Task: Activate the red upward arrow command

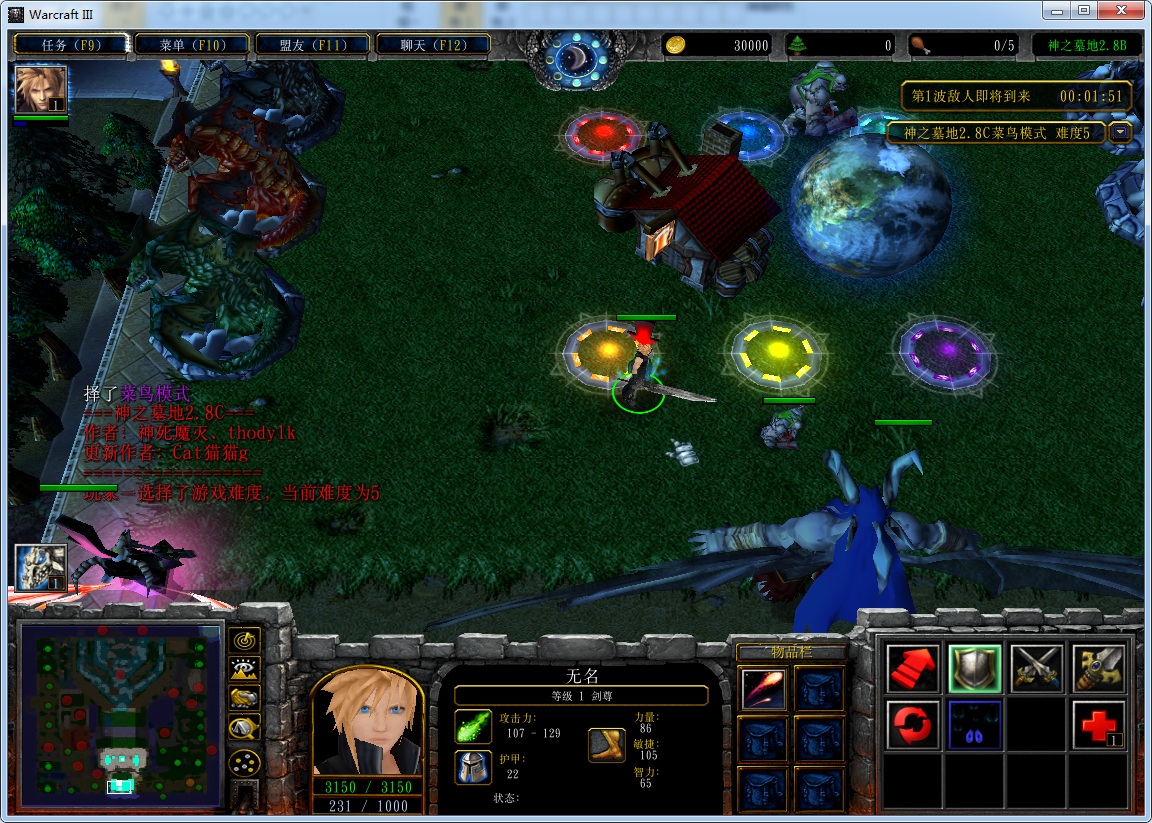Action: click(x=914, y=668)
